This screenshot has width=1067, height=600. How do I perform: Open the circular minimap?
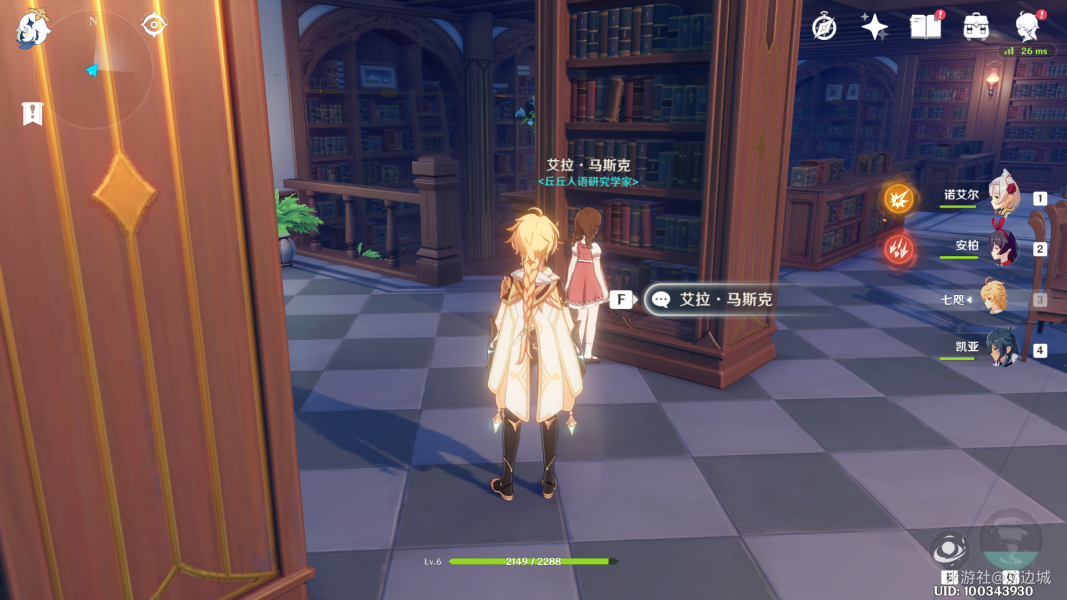[x=97, y=68]
